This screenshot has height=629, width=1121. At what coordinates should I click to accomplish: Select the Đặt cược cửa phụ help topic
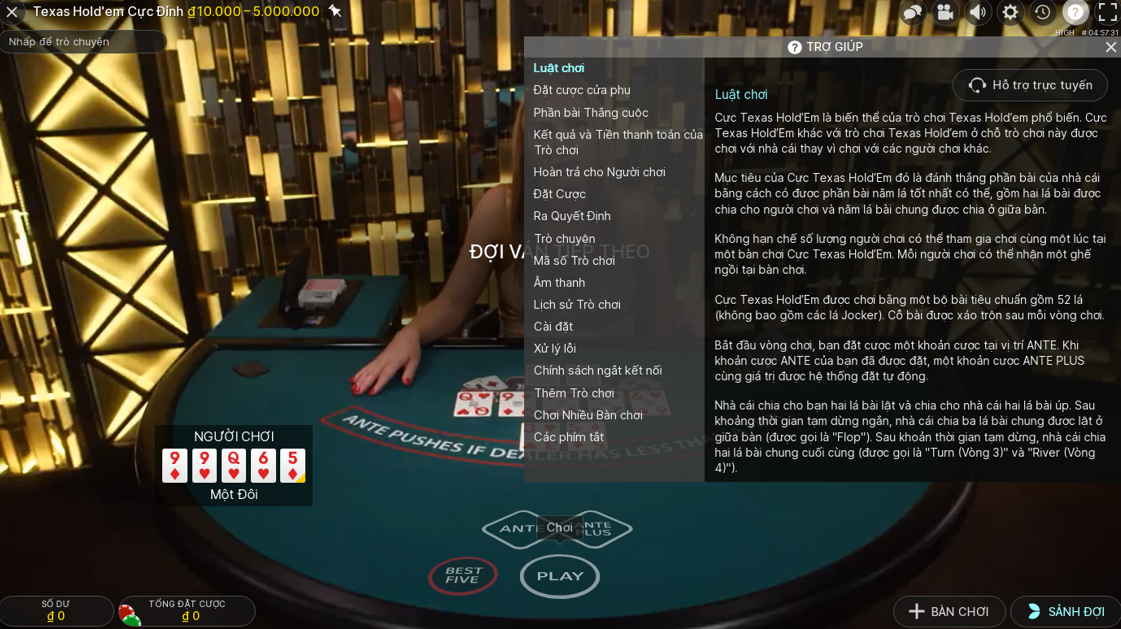(x=581, y=90)
